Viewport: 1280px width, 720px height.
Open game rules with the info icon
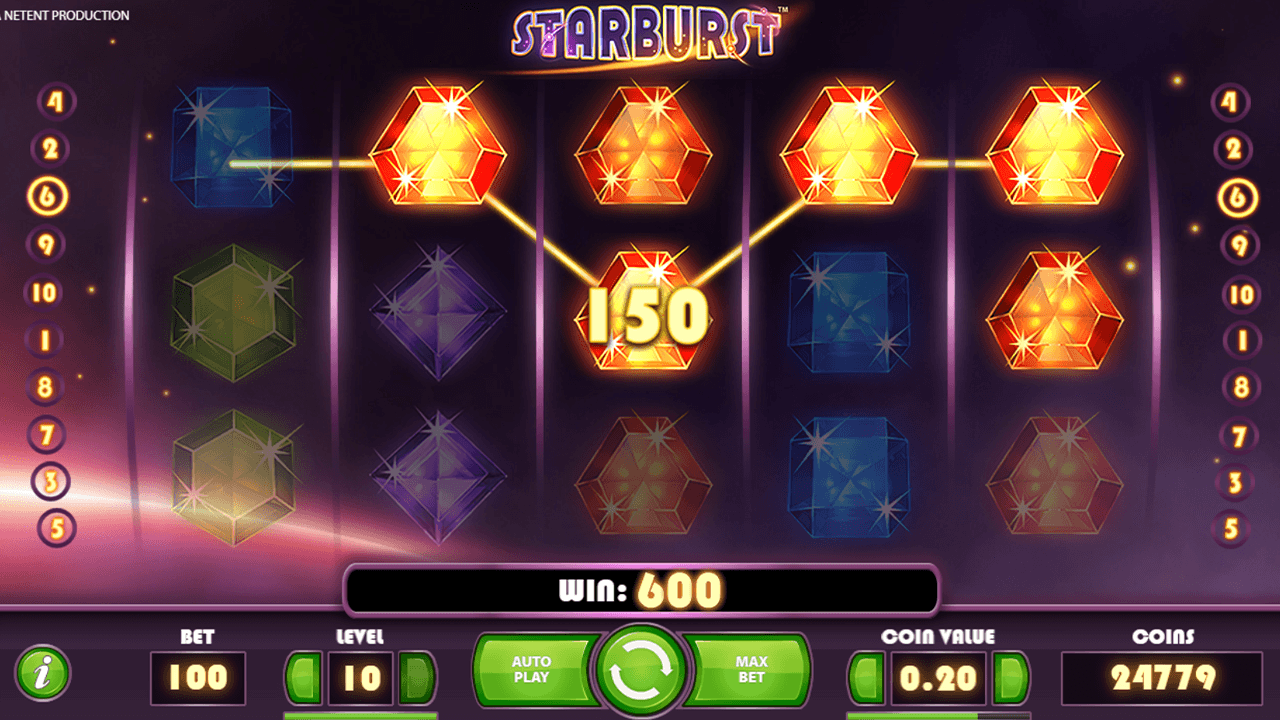point(46,673)
